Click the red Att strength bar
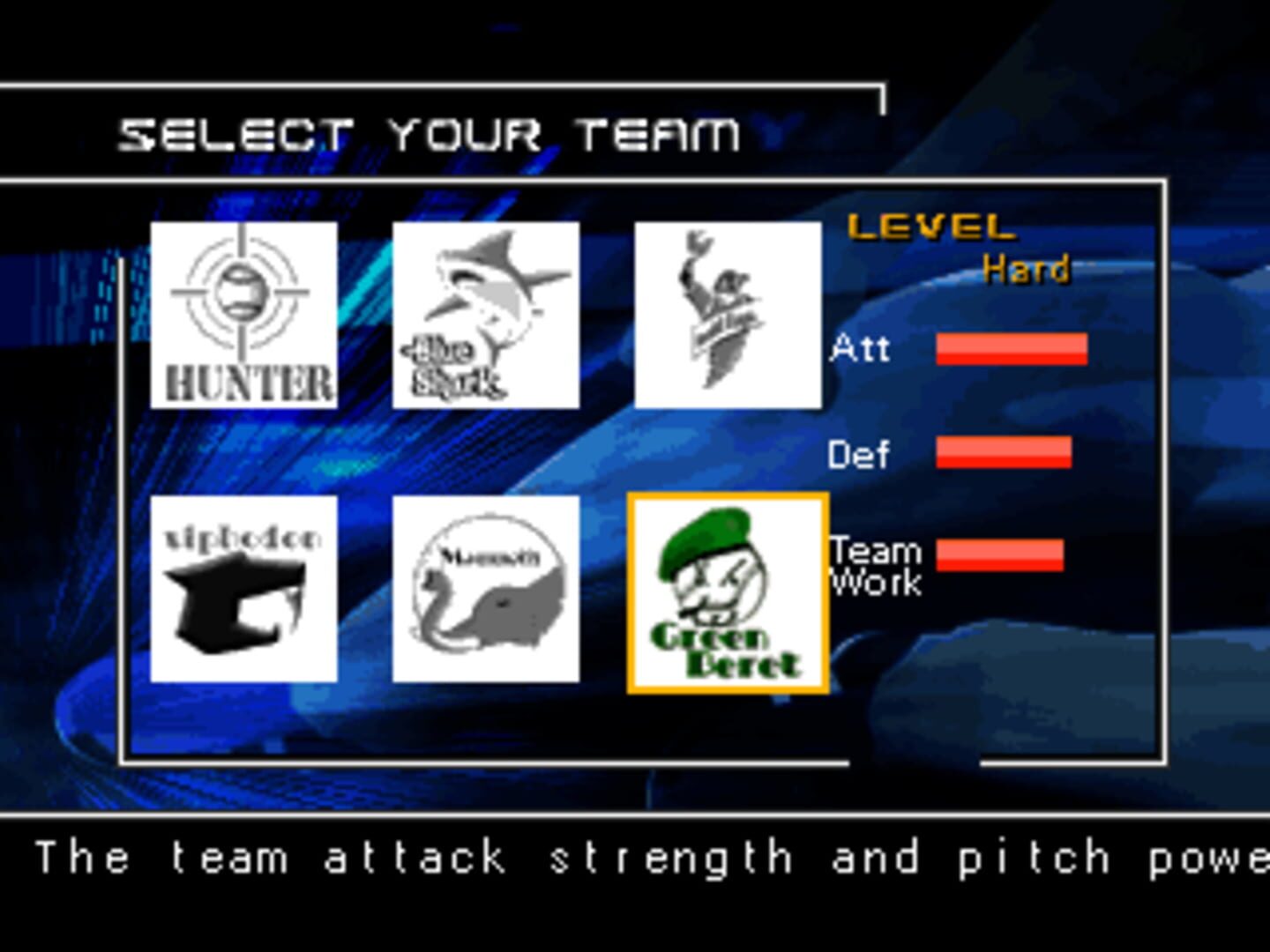Image resolution: width=1270 pixels, height=952 pixels. (1012, 350)
